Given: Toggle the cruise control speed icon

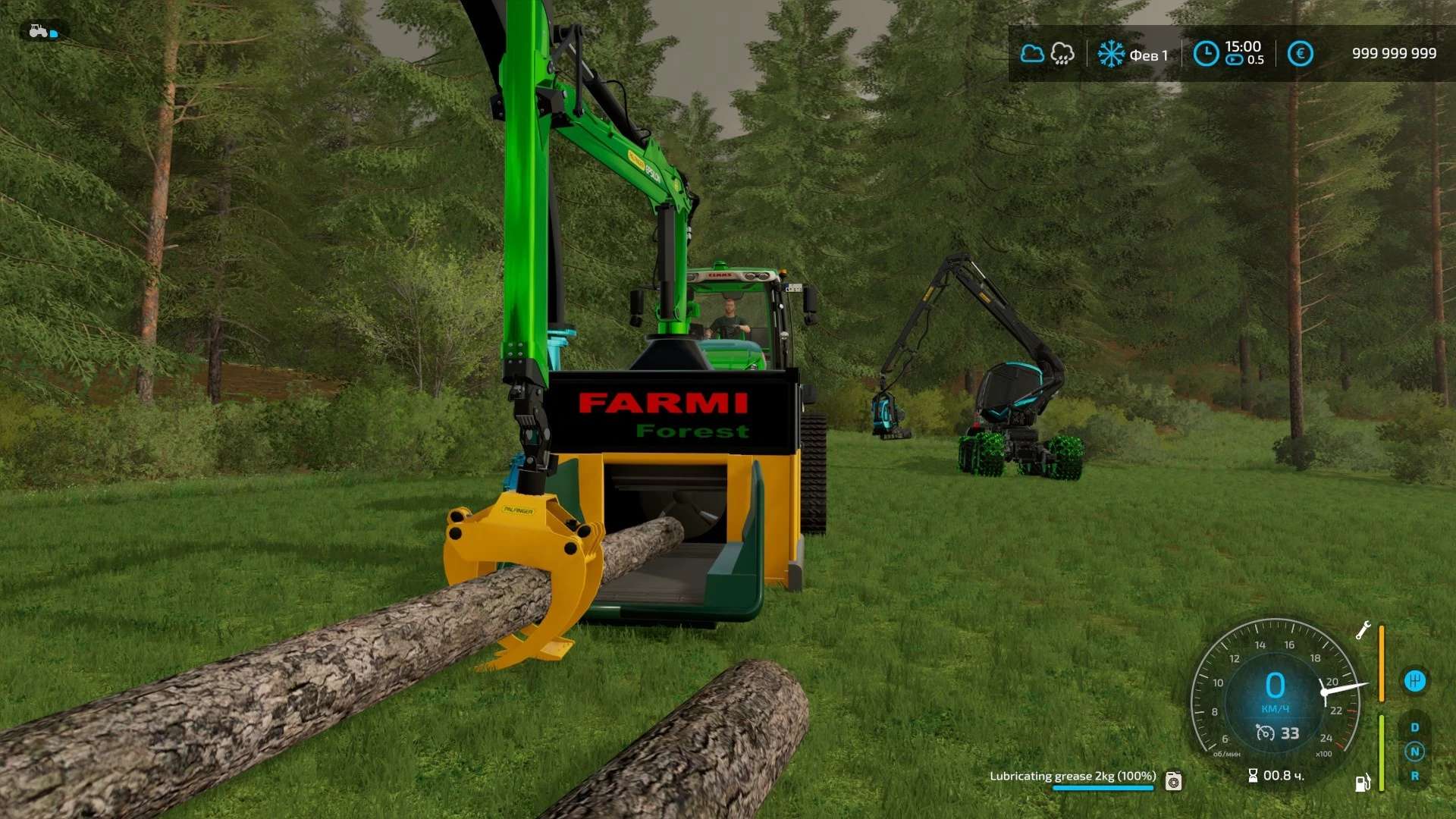Looking at the screenshot, I should coord(1266,733).
